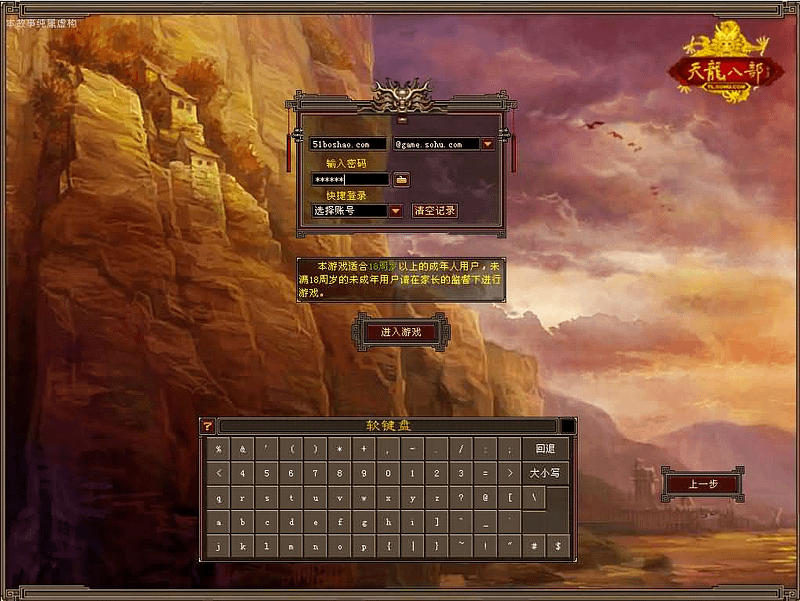Type the letter q on soft keyboard
Screen dimensions: 800x601
[x=218, y=497]
